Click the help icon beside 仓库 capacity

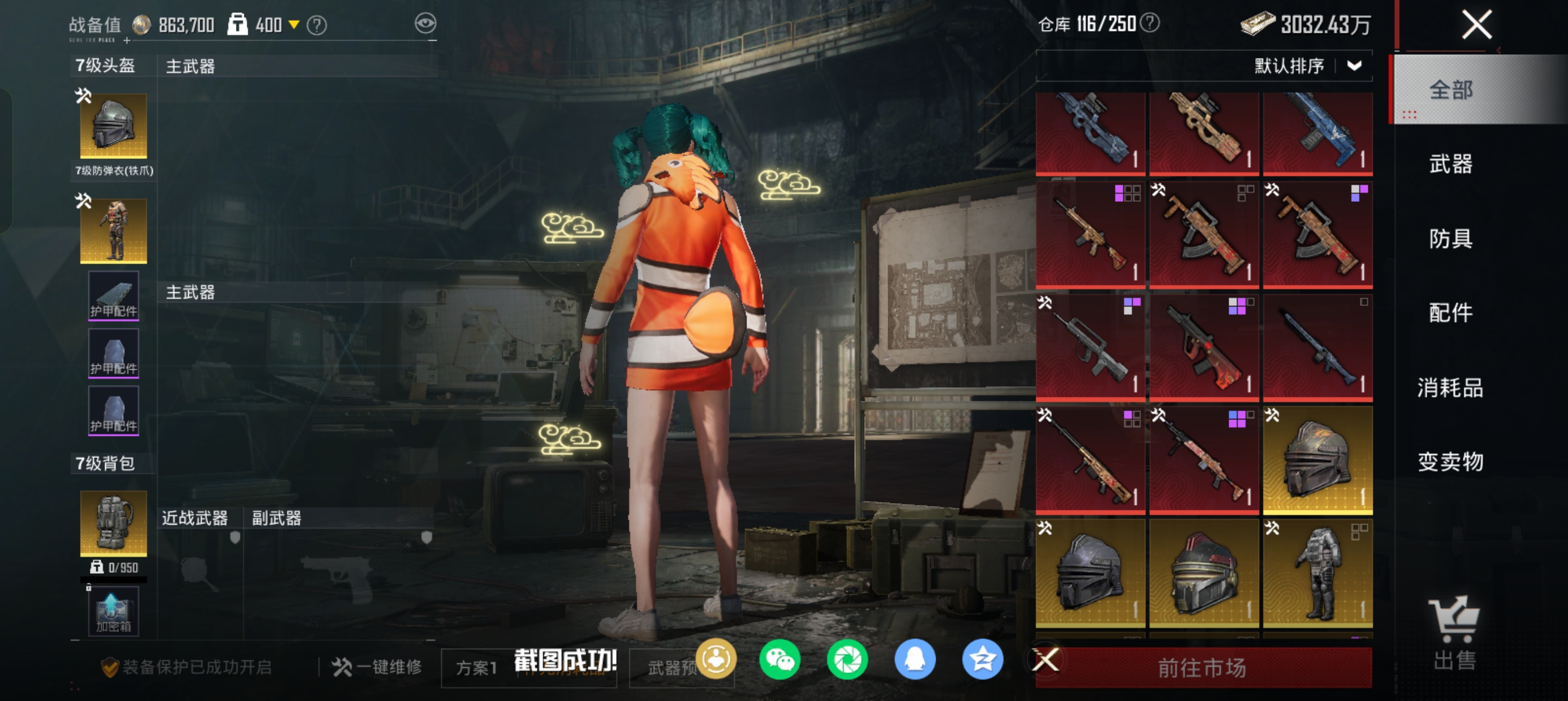[x=1149, y=23]
